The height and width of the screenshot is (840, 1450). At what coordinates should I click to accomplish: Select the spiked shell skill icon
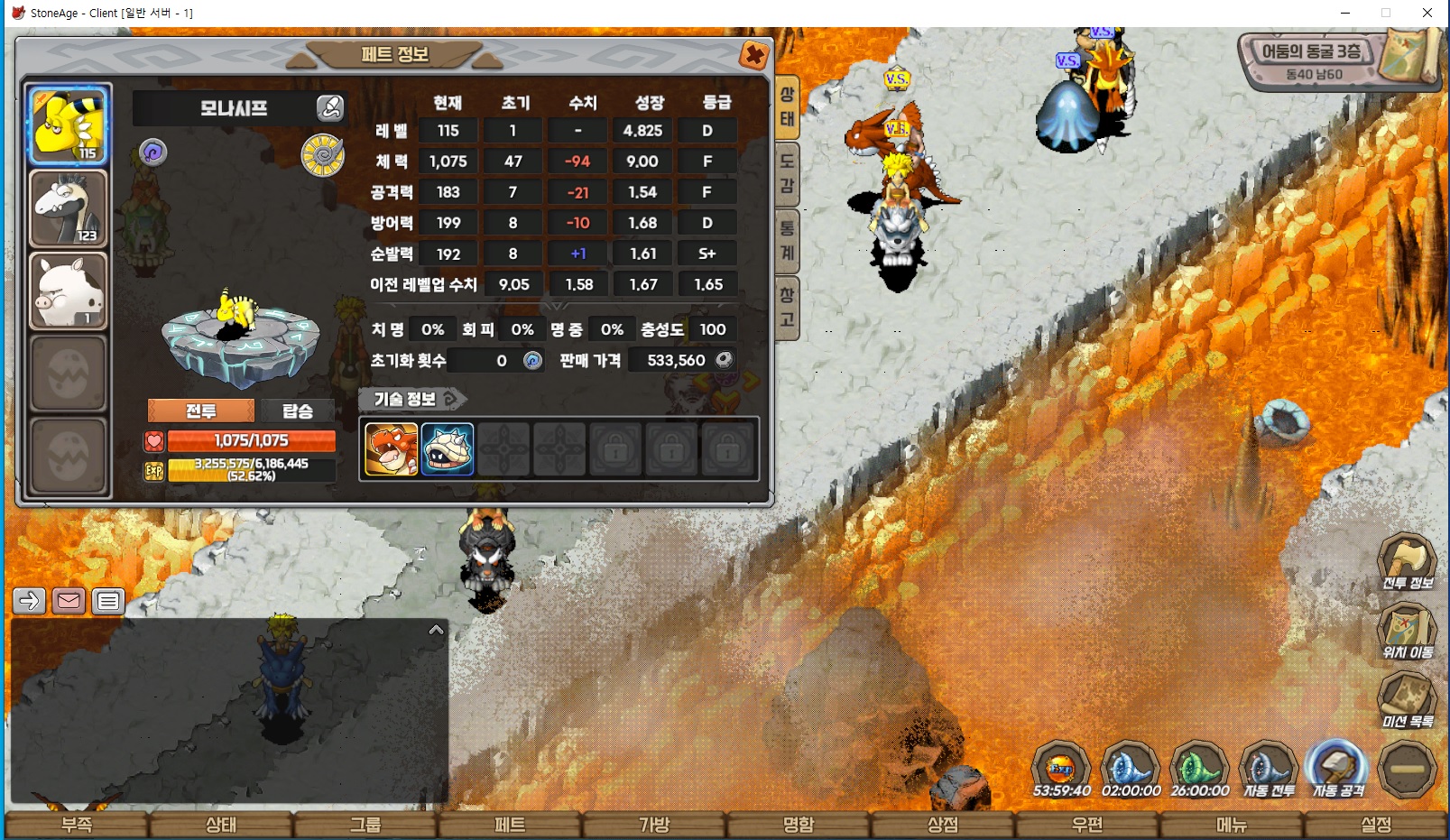[448, 448]
